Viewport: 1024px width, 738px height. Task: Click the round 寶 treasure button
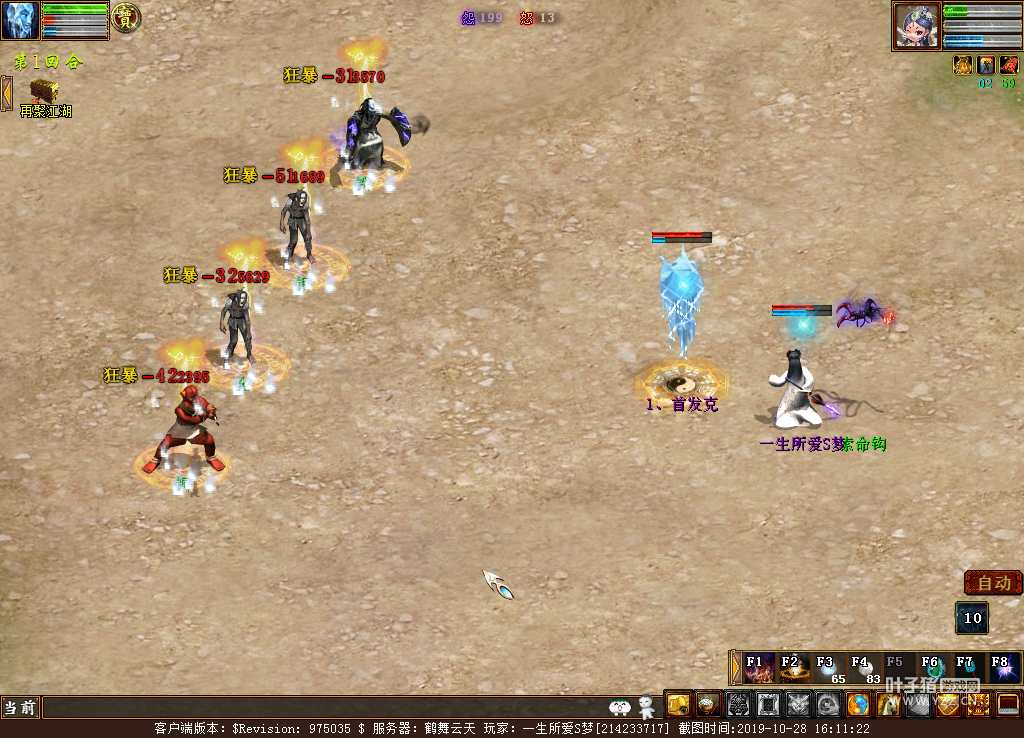125,18
